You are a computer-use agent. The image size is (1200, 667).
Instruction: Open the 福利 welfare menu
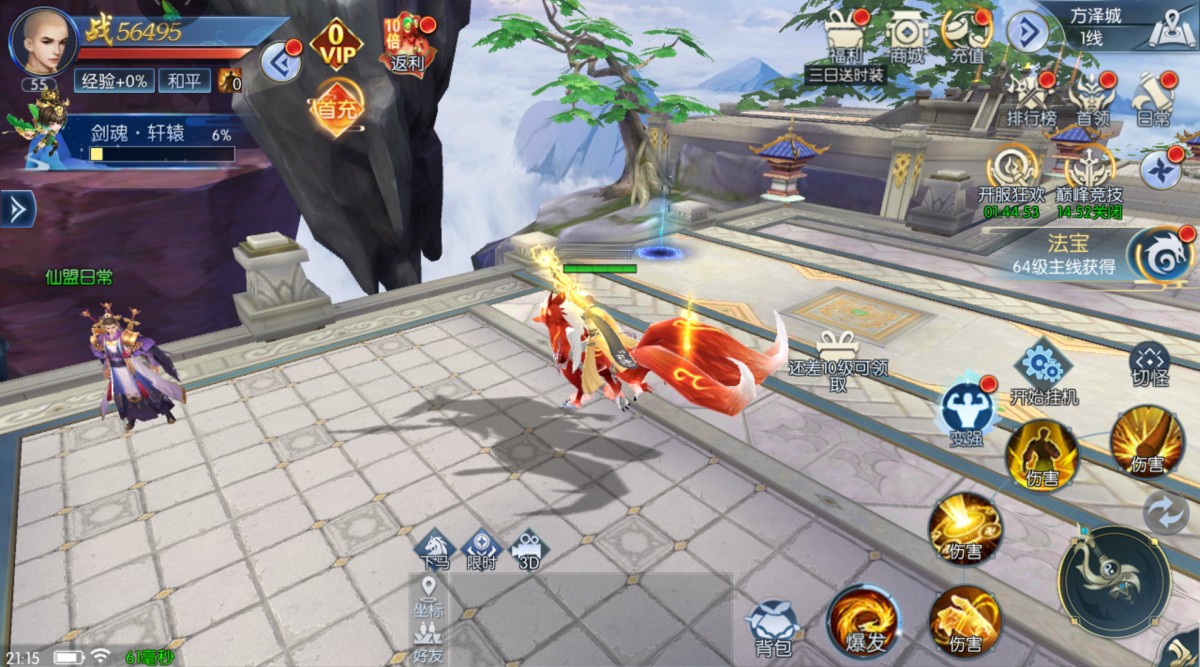(844, 36)
